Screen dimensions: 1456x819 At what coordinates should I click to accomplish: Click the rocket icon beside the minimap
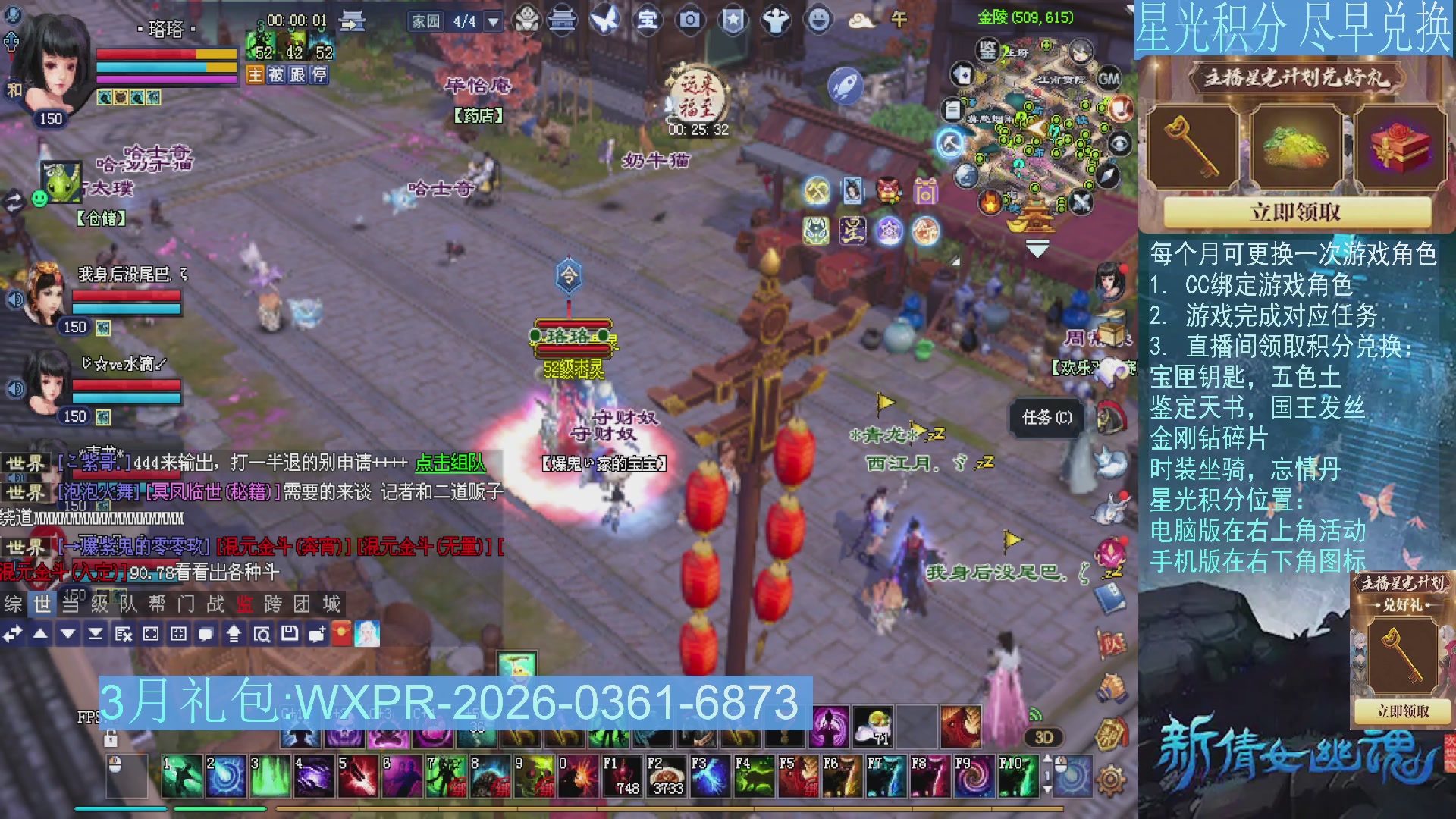pos(846,86)
